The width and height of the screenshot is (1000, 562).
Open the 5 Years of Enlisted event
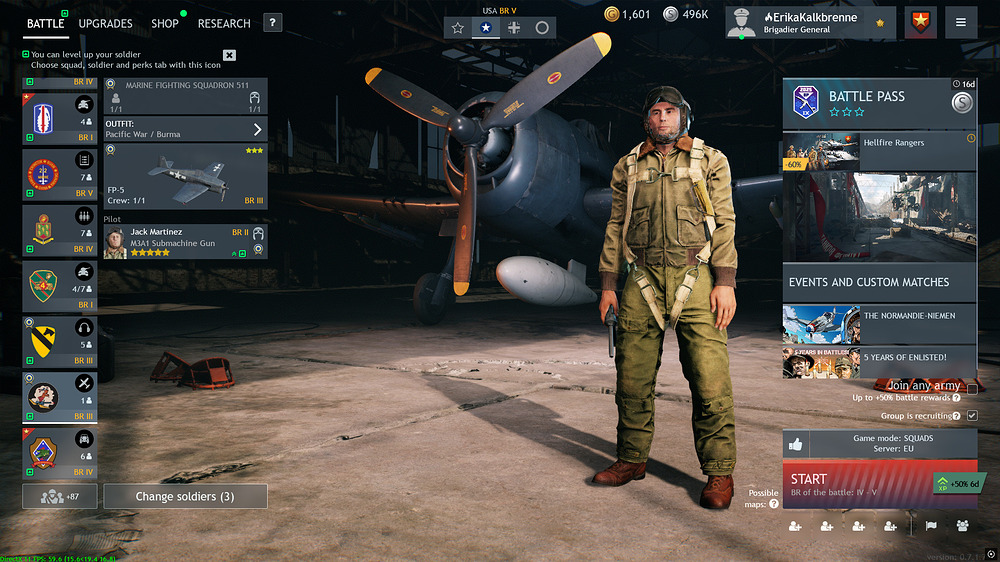878,361
